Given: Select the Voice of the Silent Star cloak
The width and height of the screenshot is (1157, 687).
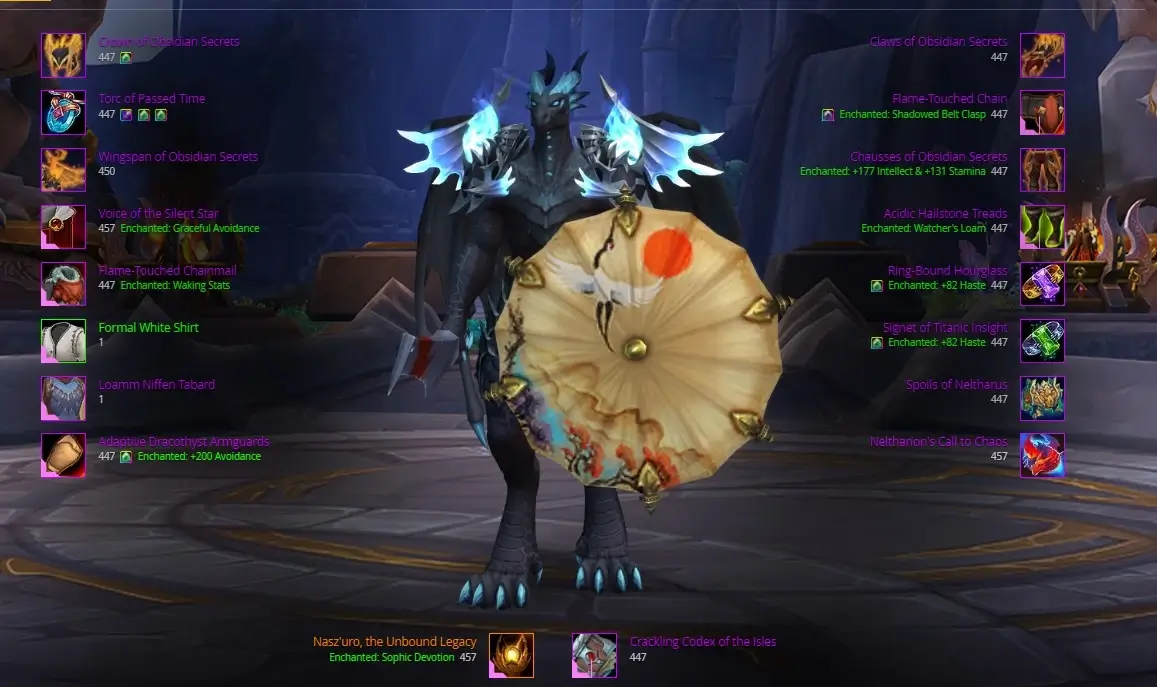Looking at the screenshot, I should 63,227.
